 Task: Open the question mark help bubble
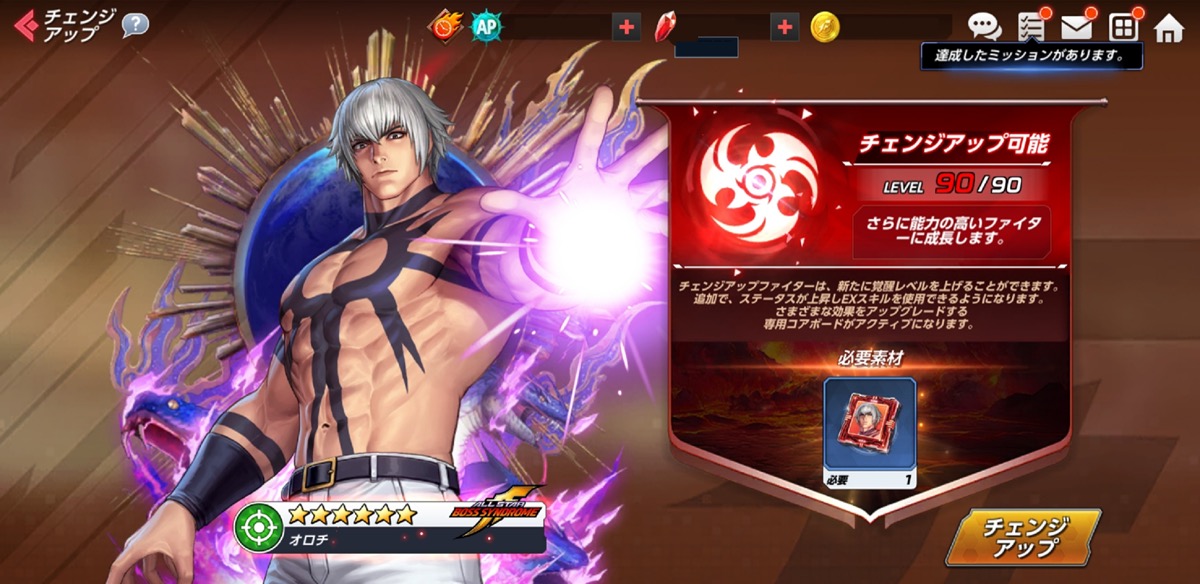(135, 25)
